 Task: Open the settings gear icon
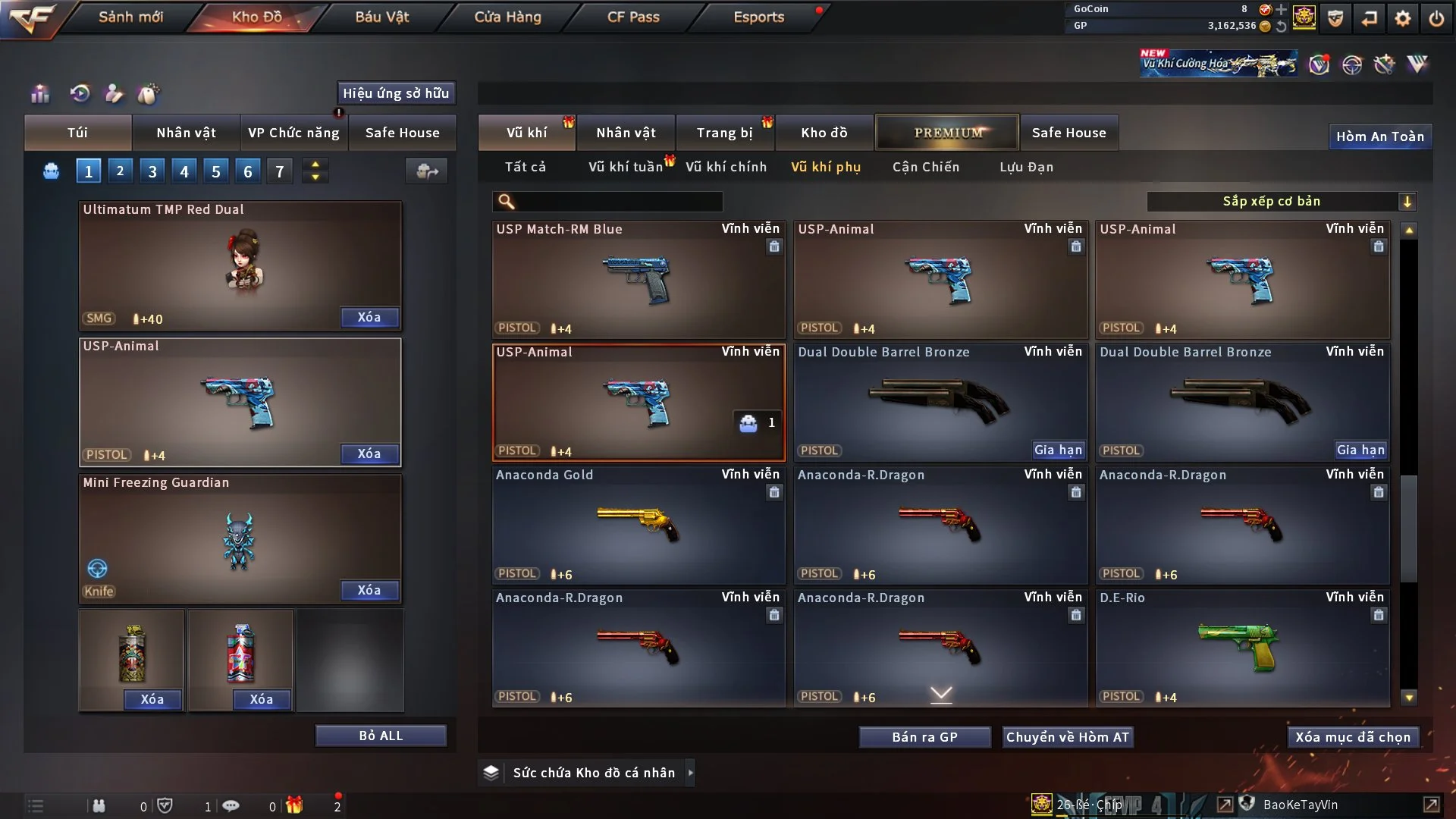coord(1402,18)
